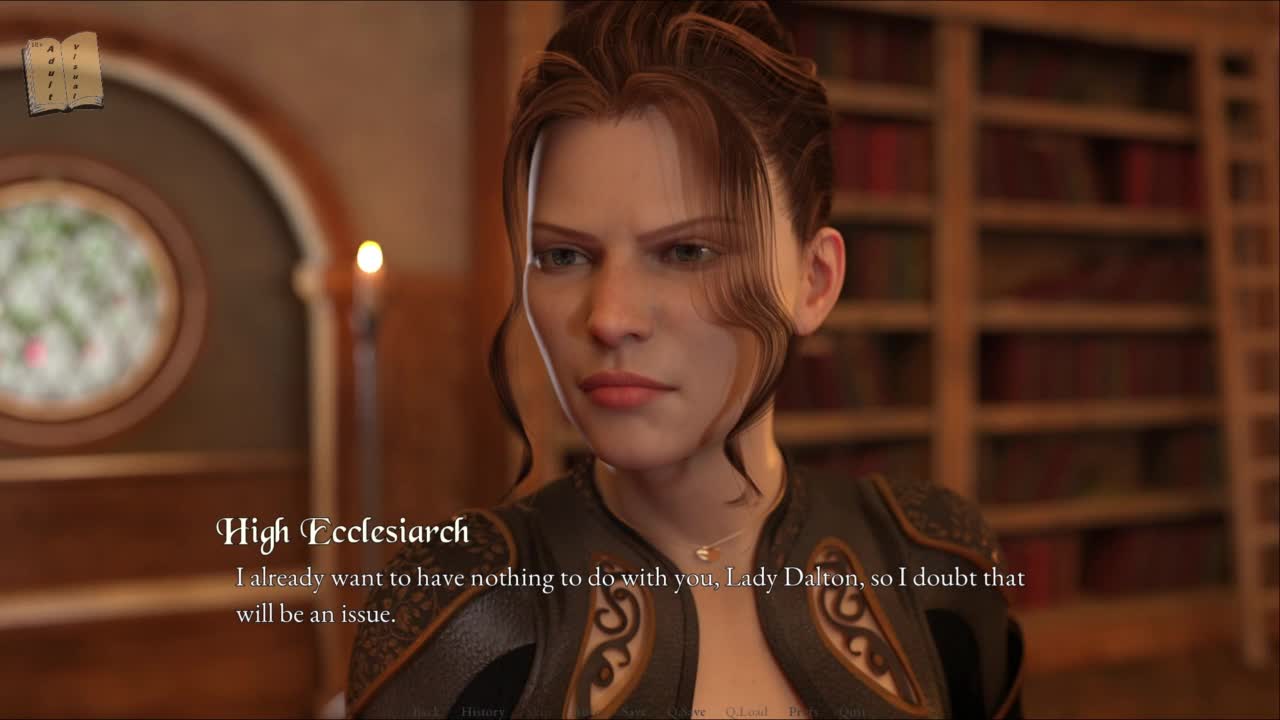Open the Save menu

(633, 712)
